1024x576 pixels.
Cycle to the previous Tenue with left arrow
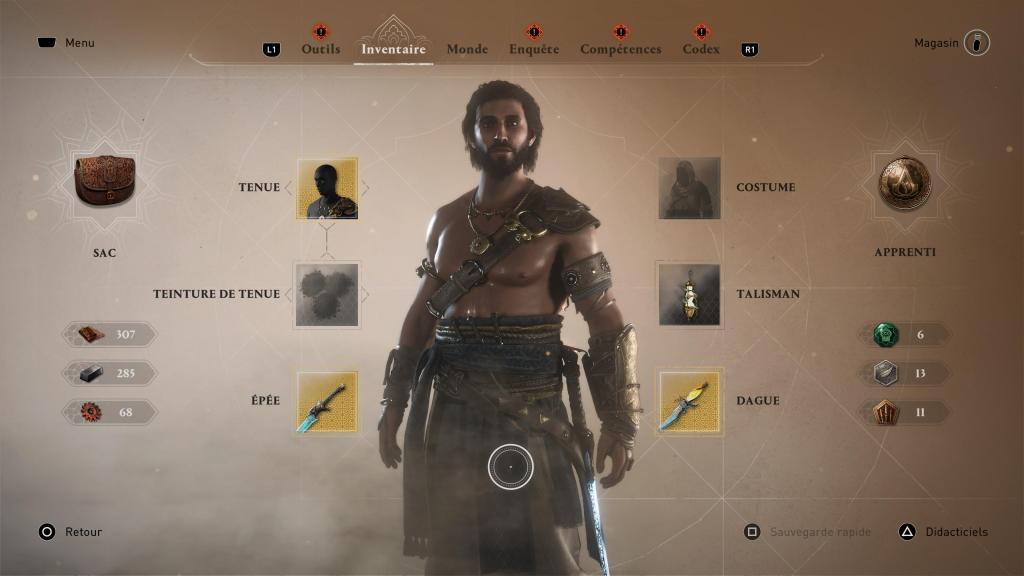pyautogui.click(x=289, y=188)
